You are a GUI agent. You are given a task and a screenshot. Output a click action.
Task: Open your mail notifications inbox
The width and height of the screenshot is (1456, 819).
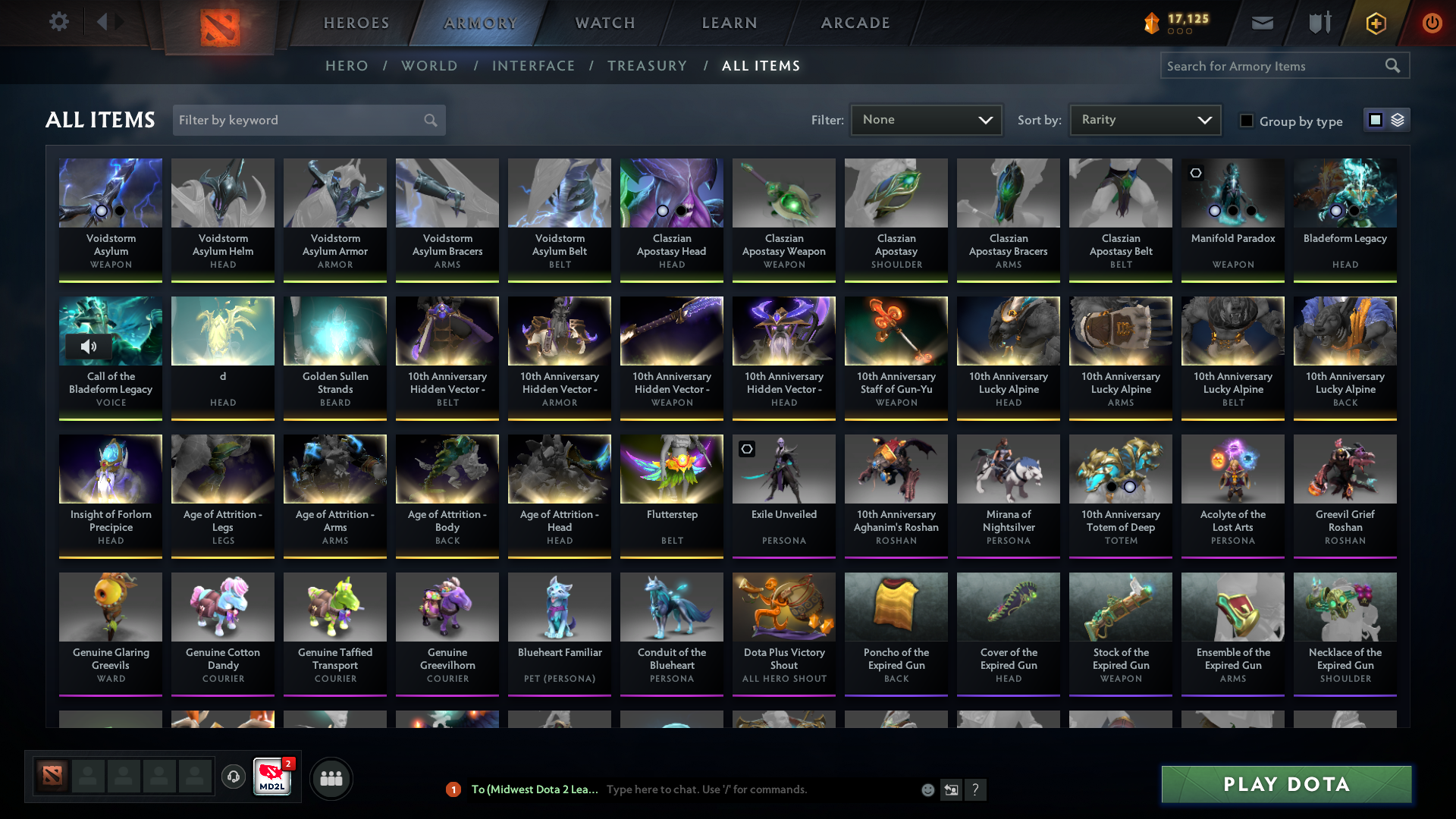coord(1262,23)
